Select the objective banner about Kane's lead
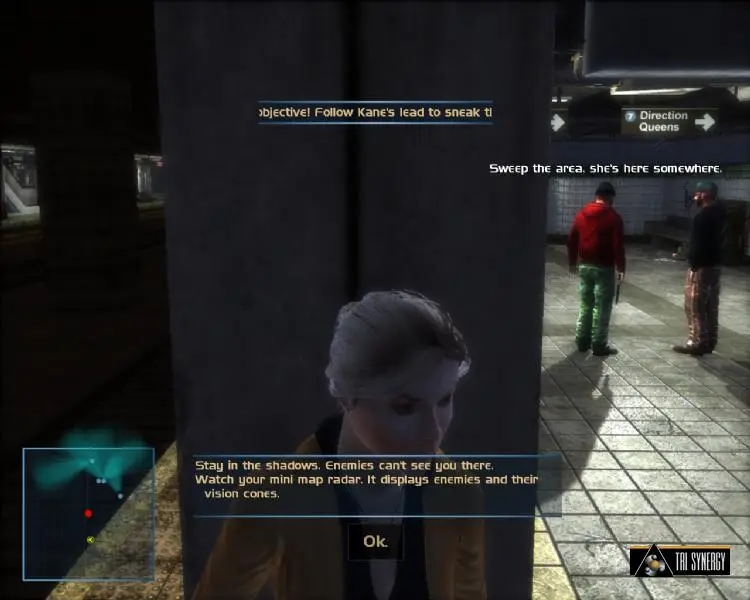Viewport: 750px width, 600px height. point(375,113)
